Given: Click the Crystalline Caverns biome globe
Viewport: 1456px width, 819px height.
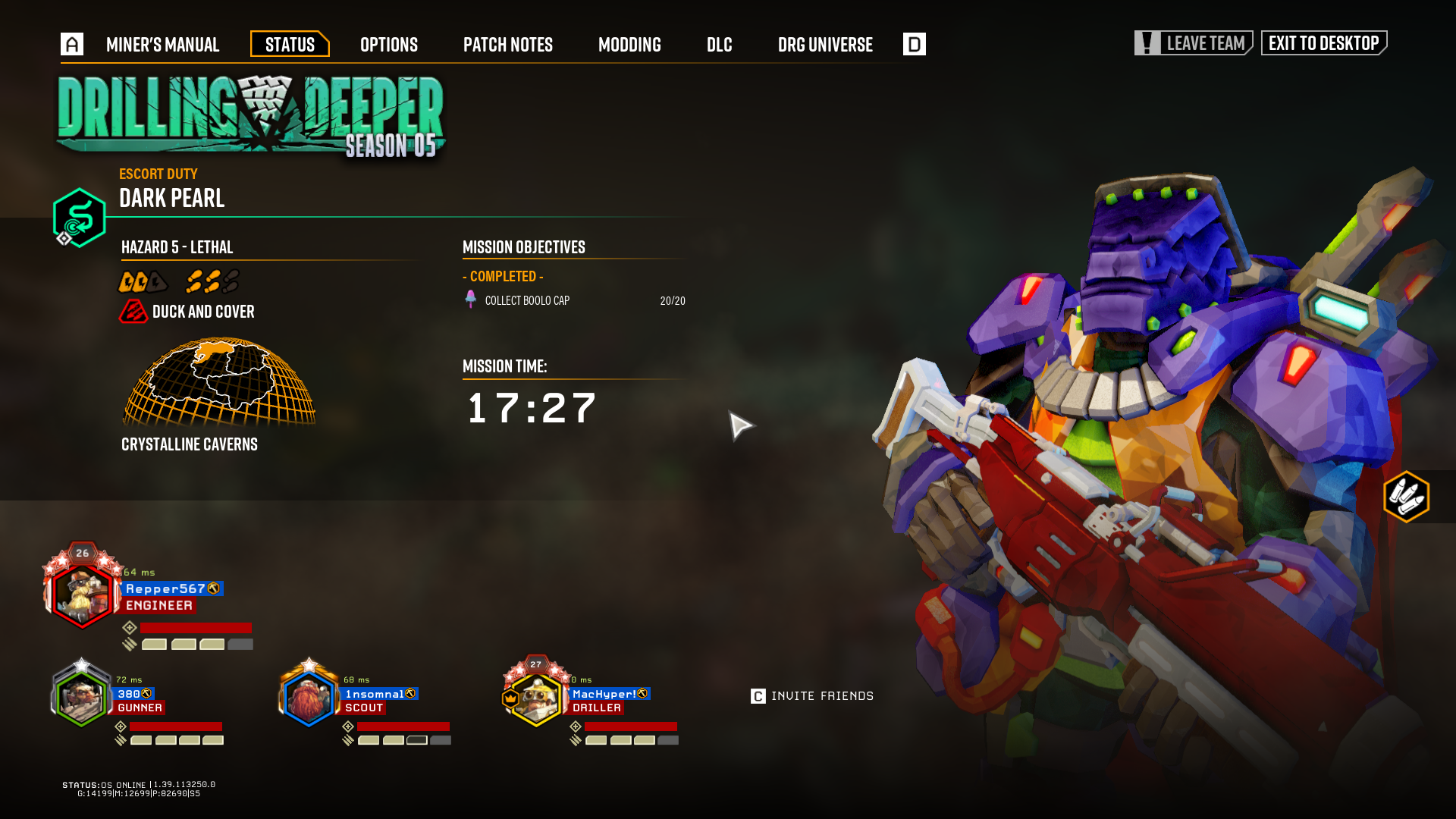Looking at the screenshot, I should (x=218, y=383).
